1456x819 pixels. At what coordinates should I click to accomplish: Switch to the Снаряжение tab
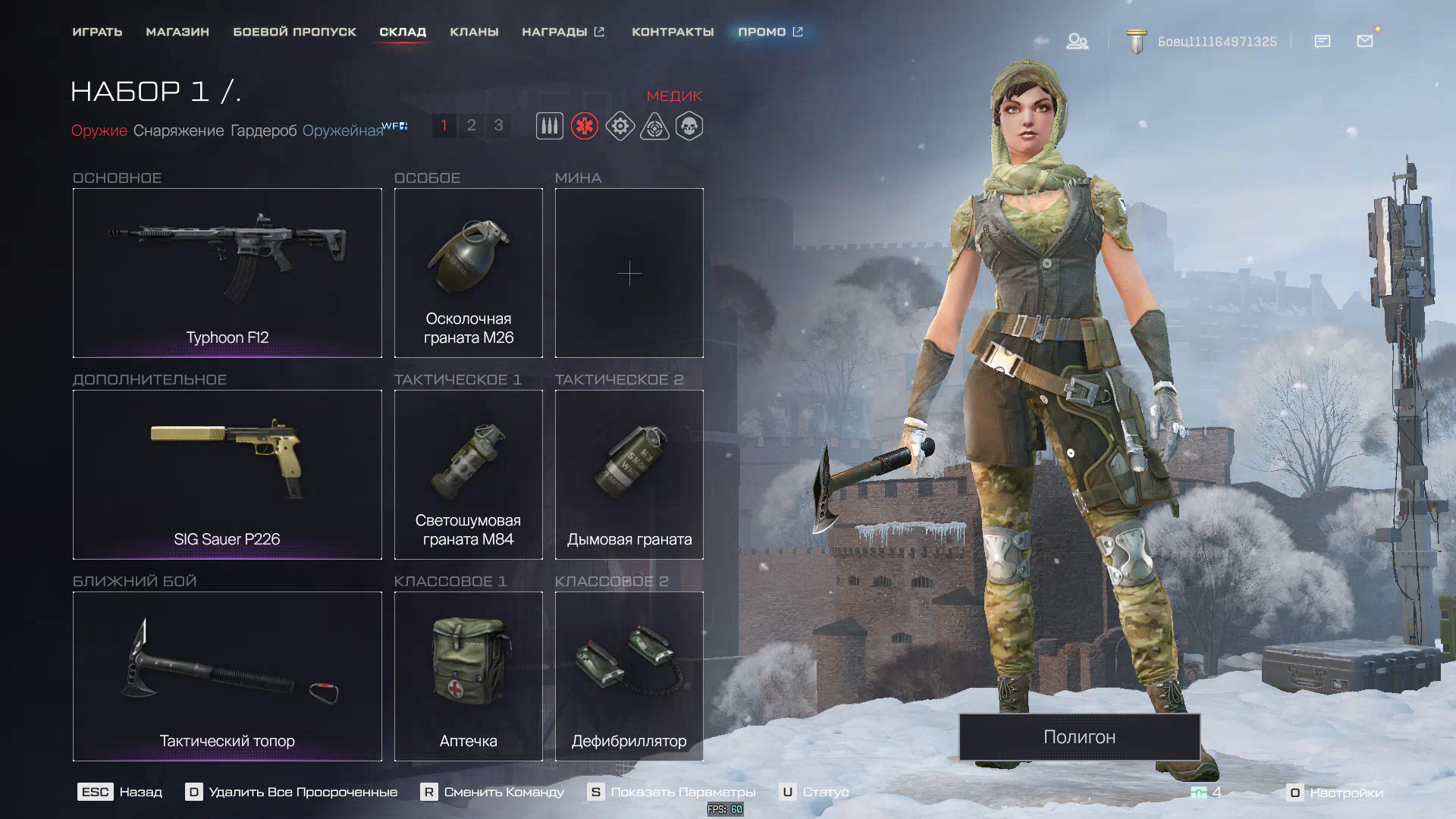[178, 130]
